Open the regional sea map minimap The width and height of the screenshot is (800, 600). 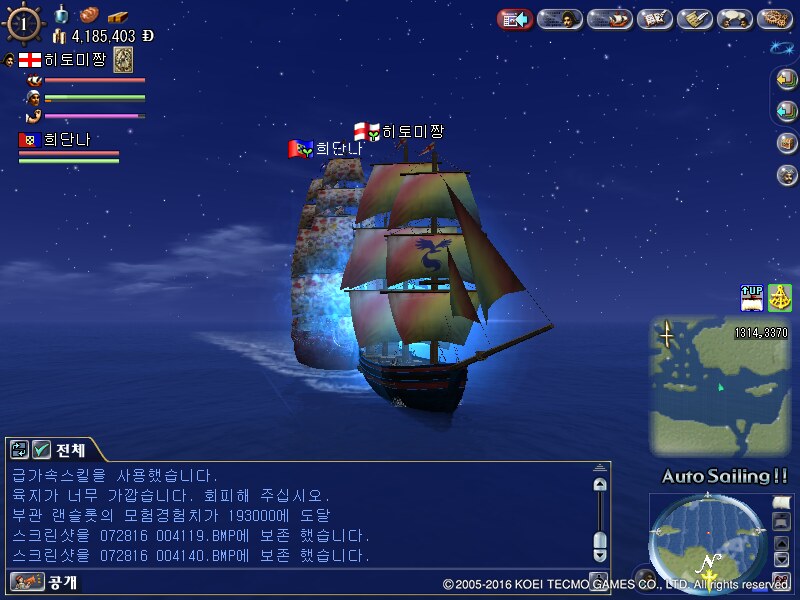click(x=718, y=385)
